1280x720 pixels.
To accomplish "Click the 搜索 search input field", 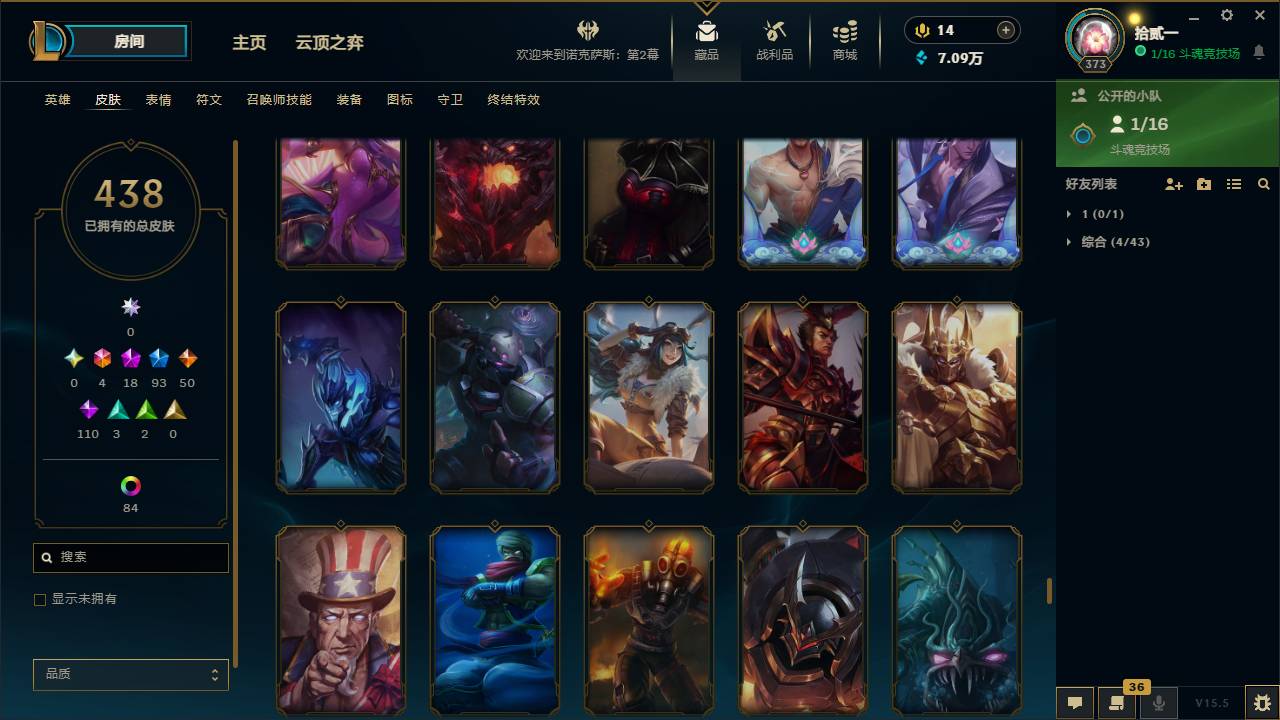I will click(130, 557).
